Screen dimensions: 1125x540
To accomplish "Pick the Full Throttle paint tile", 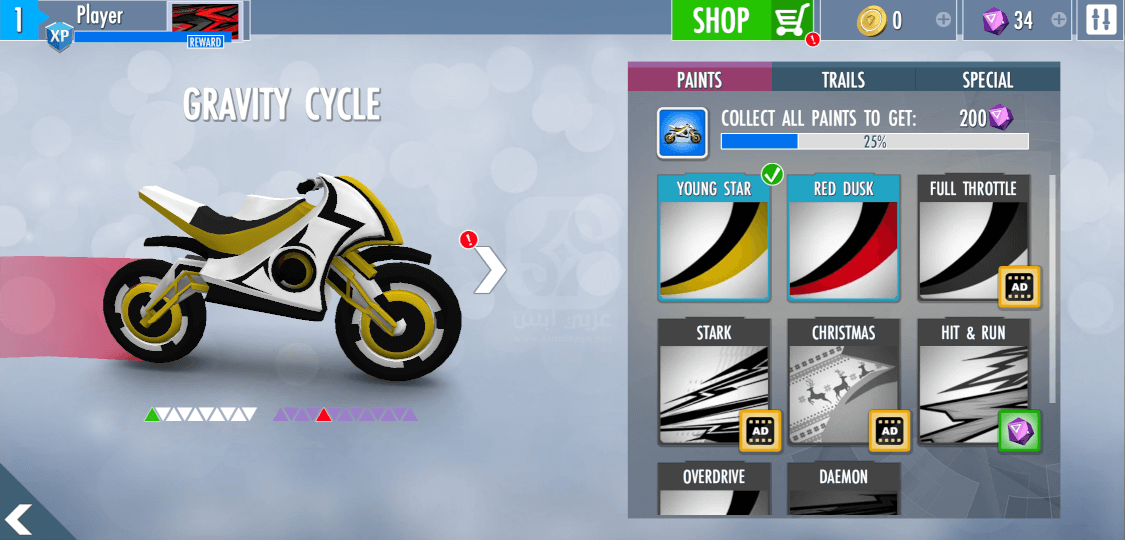I will (x=973, y=239).
